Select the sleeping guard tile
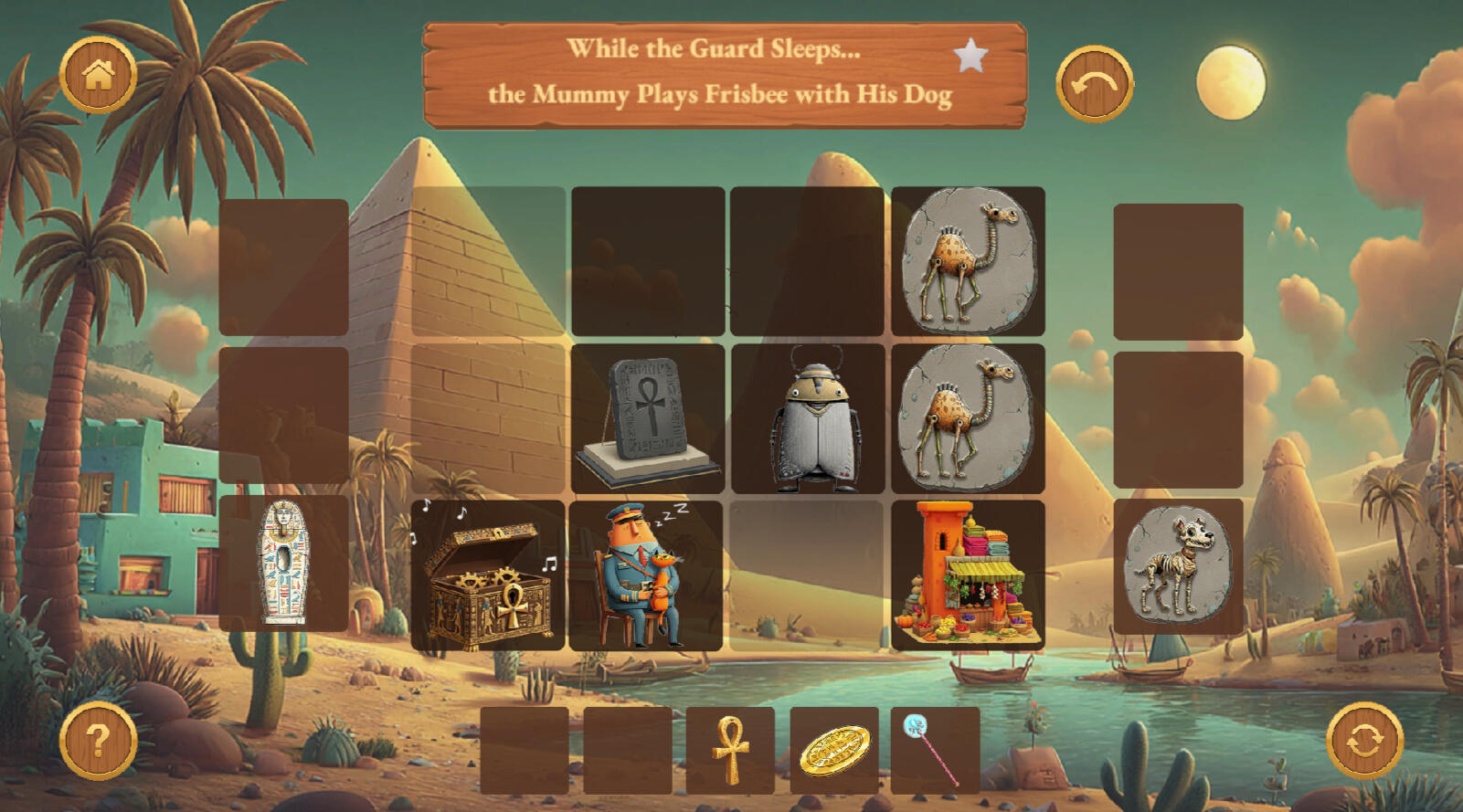Screen dimensions: 1463x812 click(646, 575)
